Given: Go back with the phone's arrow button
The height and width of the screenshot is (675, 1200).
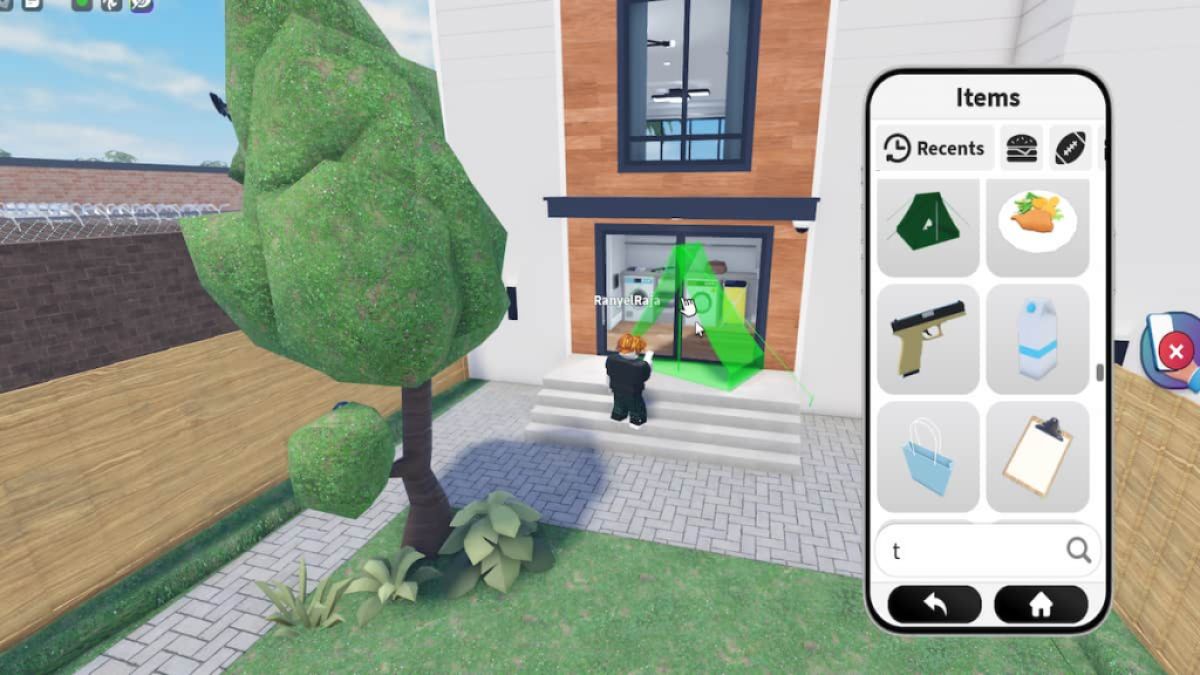Looking at the screenshot, I should 935,605.
